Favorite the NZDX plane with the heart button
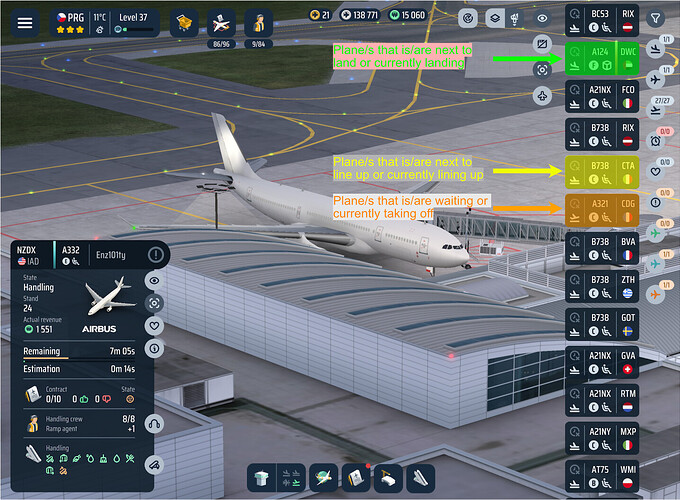Viewport: 680px width, 500px height. [x=154, y=325]
